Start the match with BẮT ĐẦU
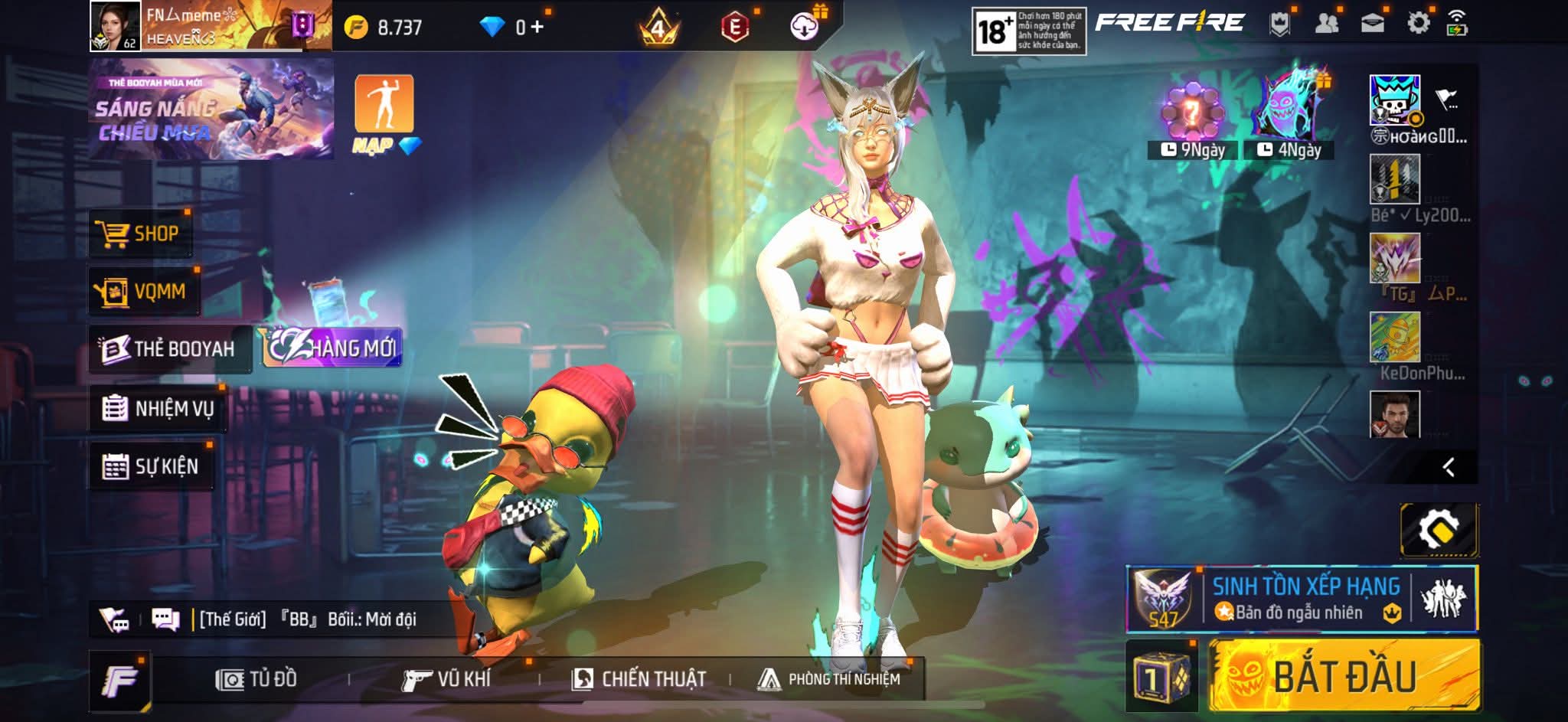Screen dimensions: 1568x722 [x=1344, y=677]
